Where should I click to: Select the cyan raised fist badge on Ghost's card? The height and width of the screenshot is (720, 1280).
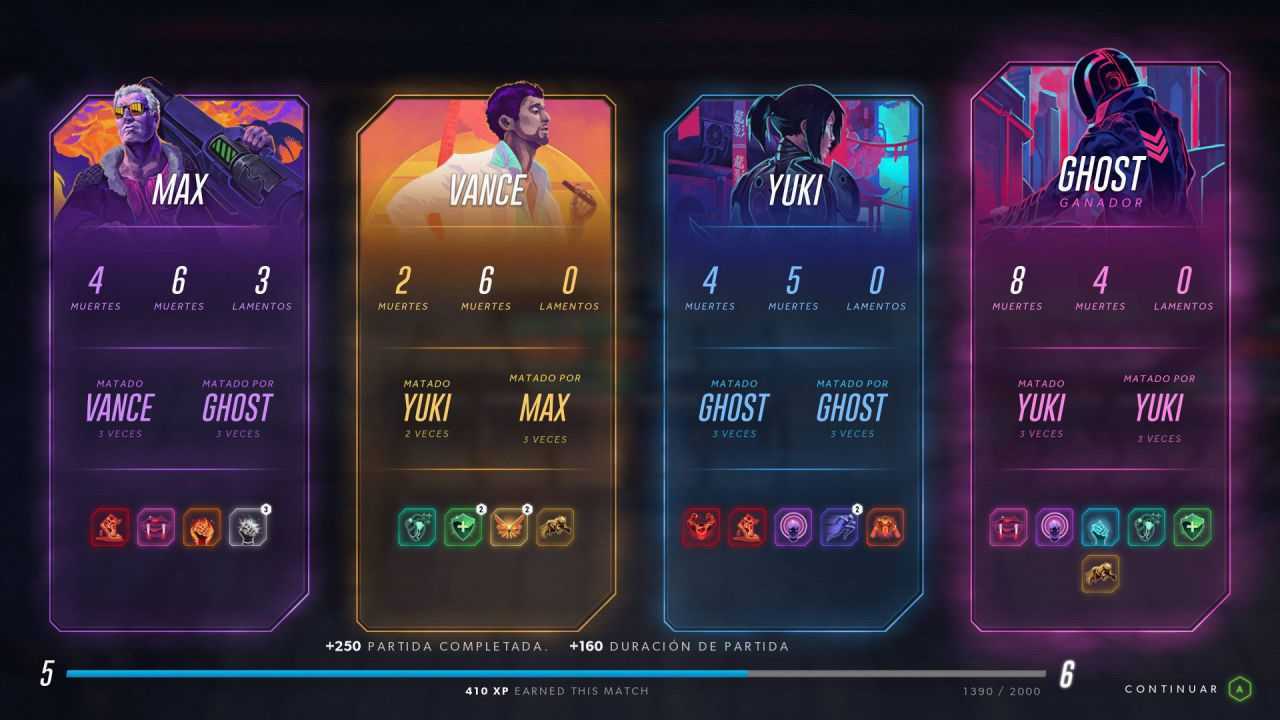click(1100, 527)
